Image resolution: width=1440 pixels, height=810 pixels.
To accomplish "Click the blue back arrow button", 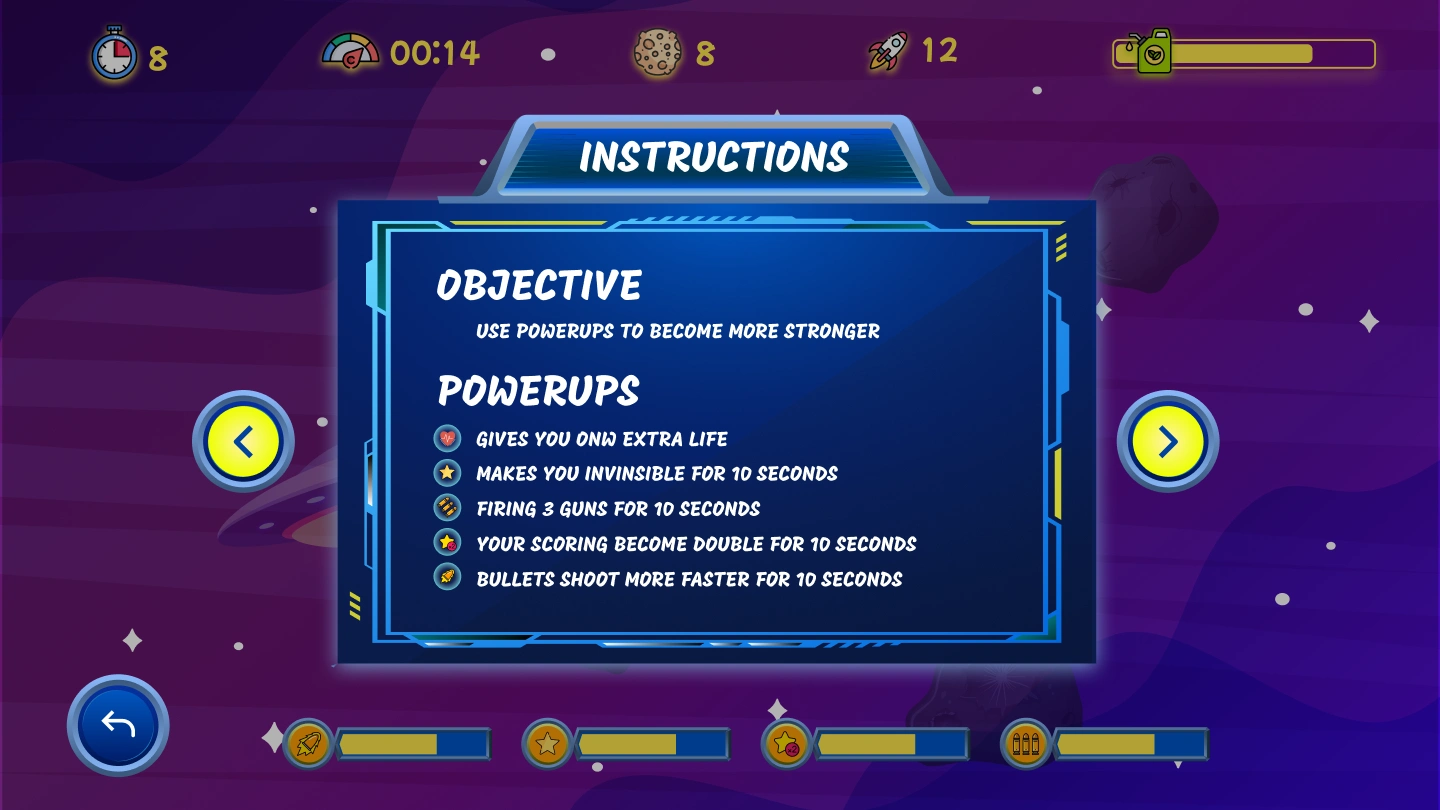I will pos(118,725).
